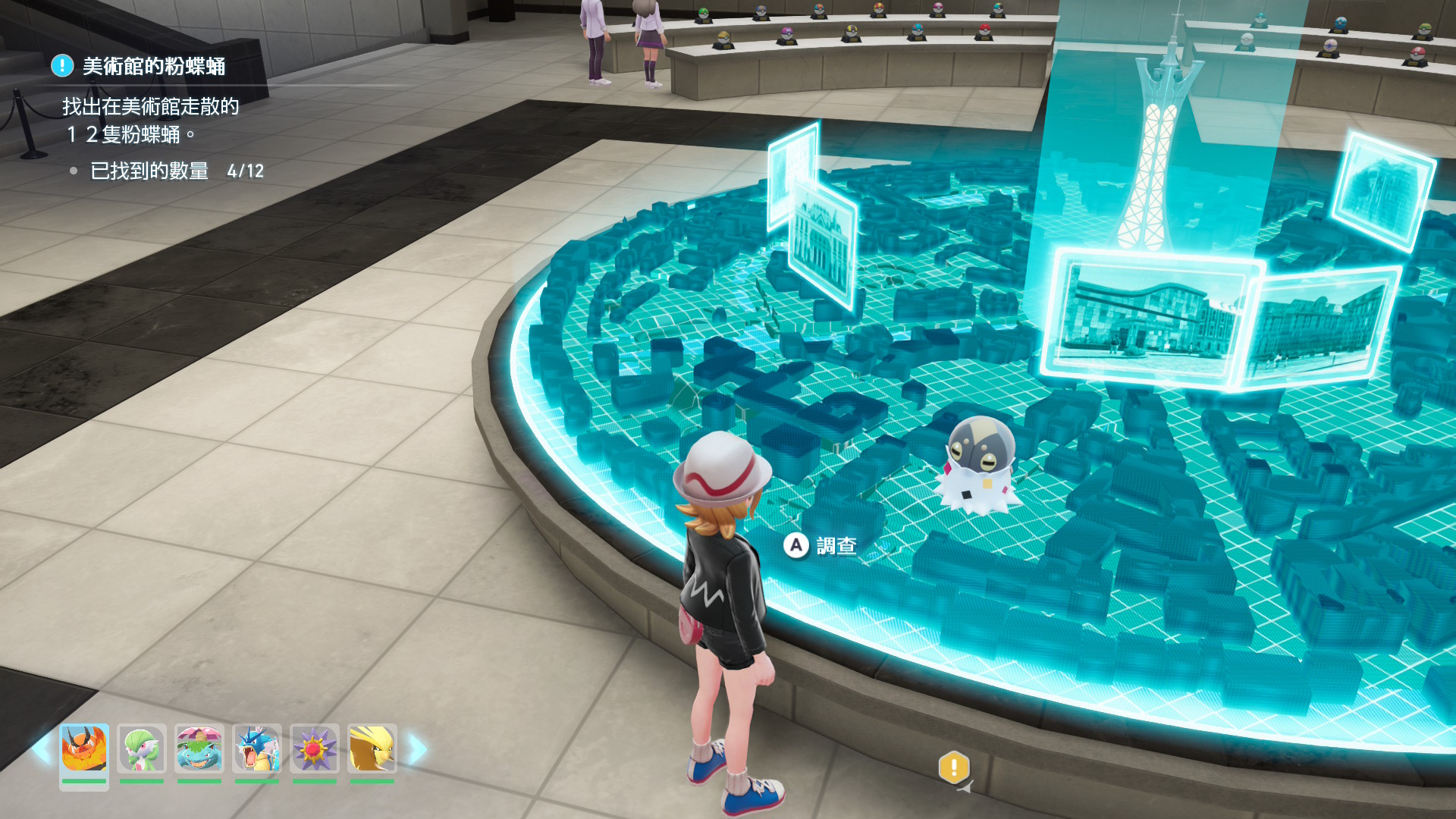This screenshot has width=1456, height=819.
Task: Pick the Gyarados party icon
Action: (x=257, y=749)
